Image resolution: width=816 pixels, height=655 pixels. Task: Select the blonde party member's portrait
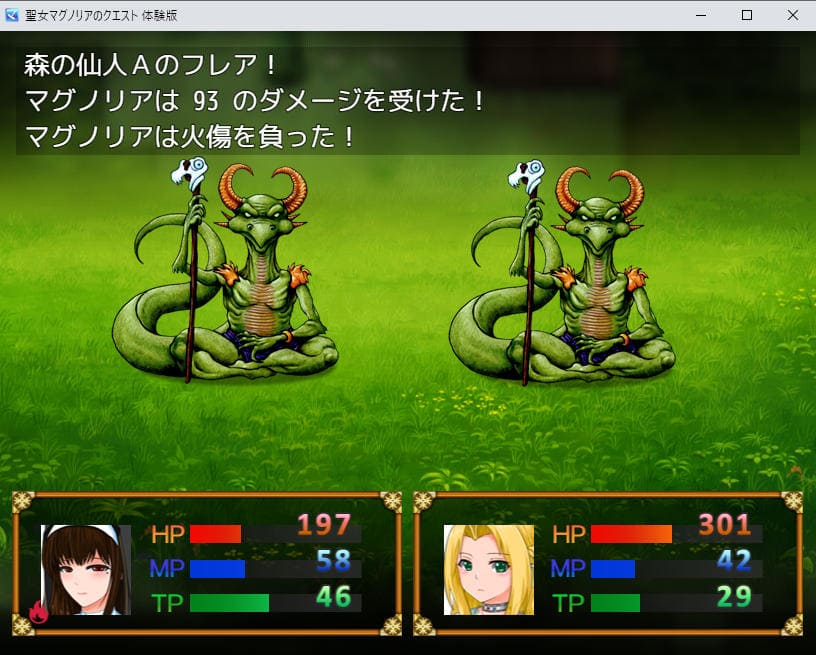click(488, 569)
